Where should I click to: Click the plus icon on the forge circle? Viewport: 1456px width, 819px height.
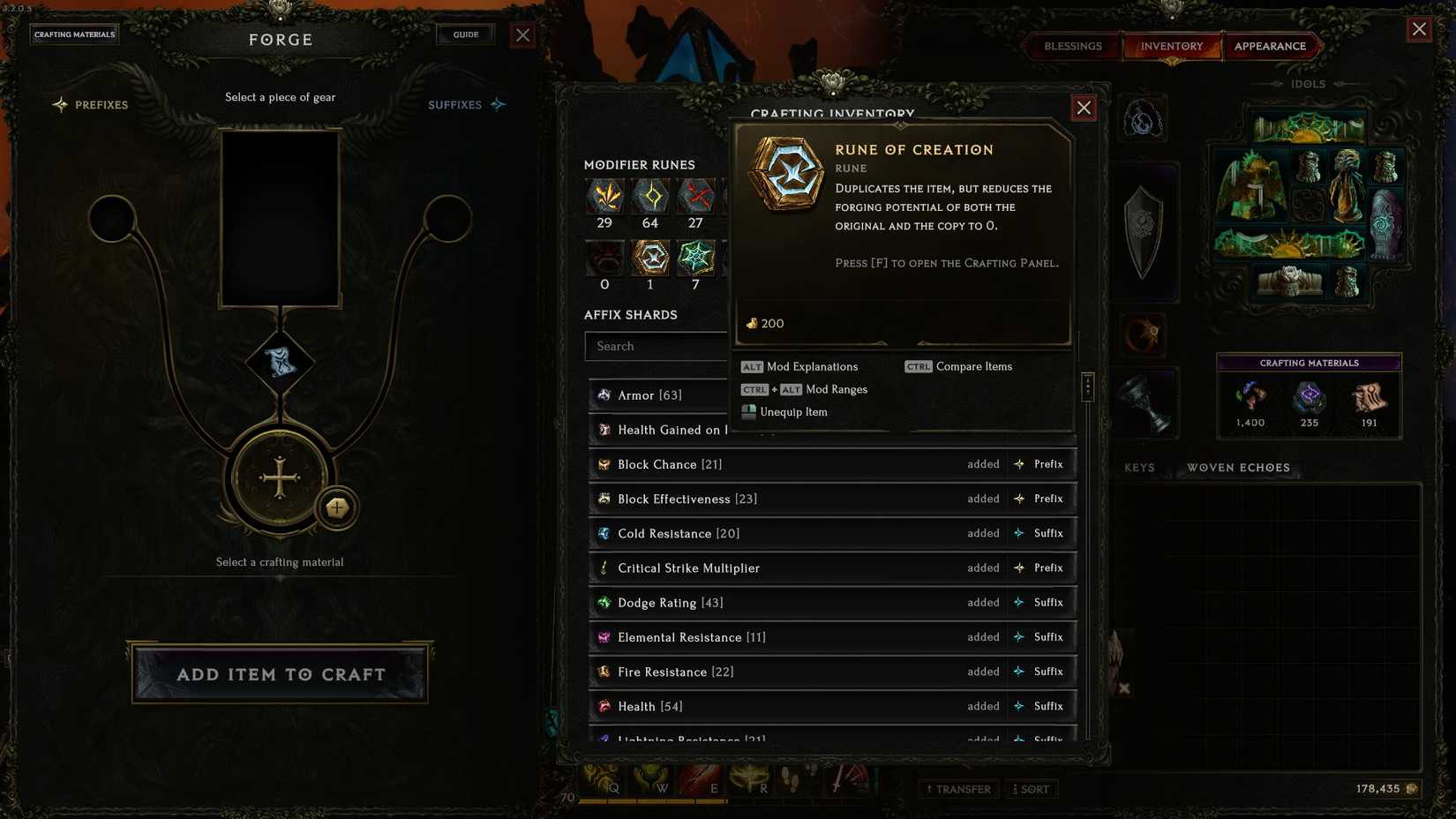[x=337, y=508]
